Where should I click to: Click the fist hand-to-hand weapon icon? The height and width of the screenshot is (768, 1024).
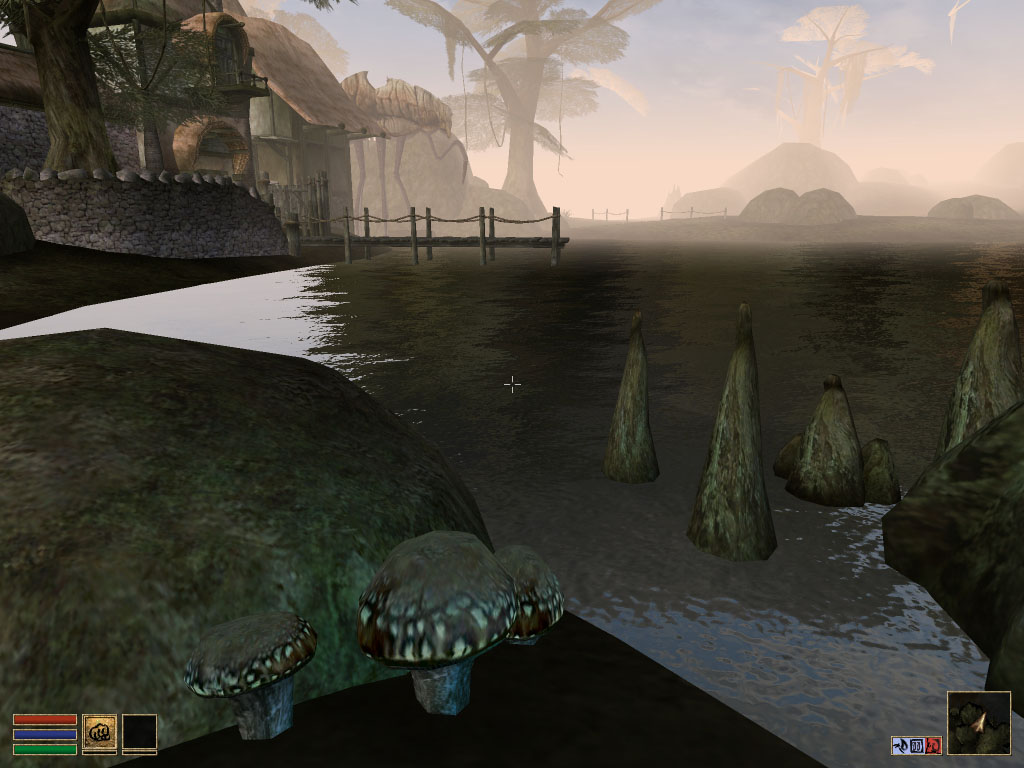click(99, 731)
